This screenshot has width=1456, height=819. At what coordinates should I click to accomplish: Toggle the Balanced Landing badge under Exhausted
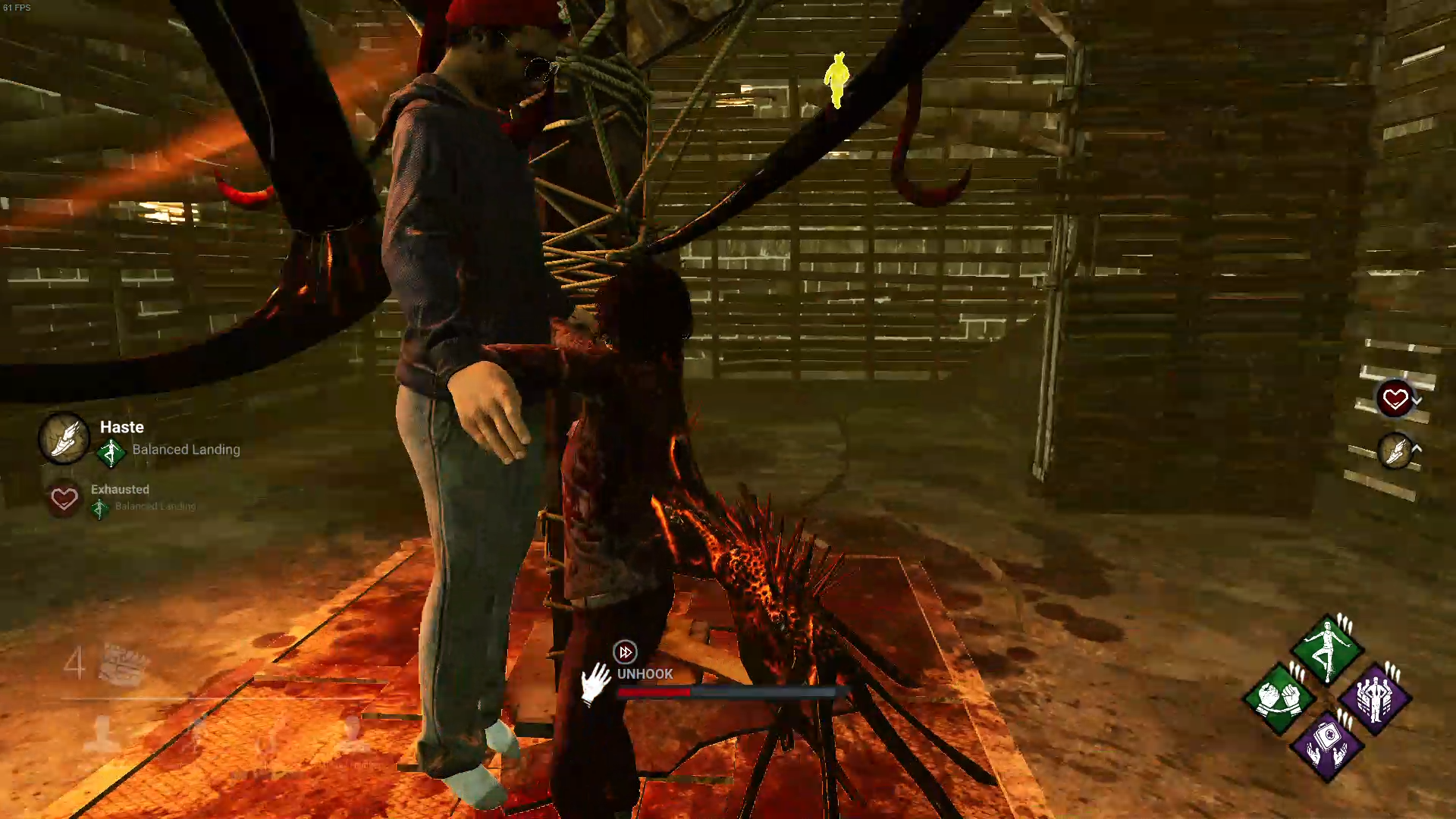point(99,507)
